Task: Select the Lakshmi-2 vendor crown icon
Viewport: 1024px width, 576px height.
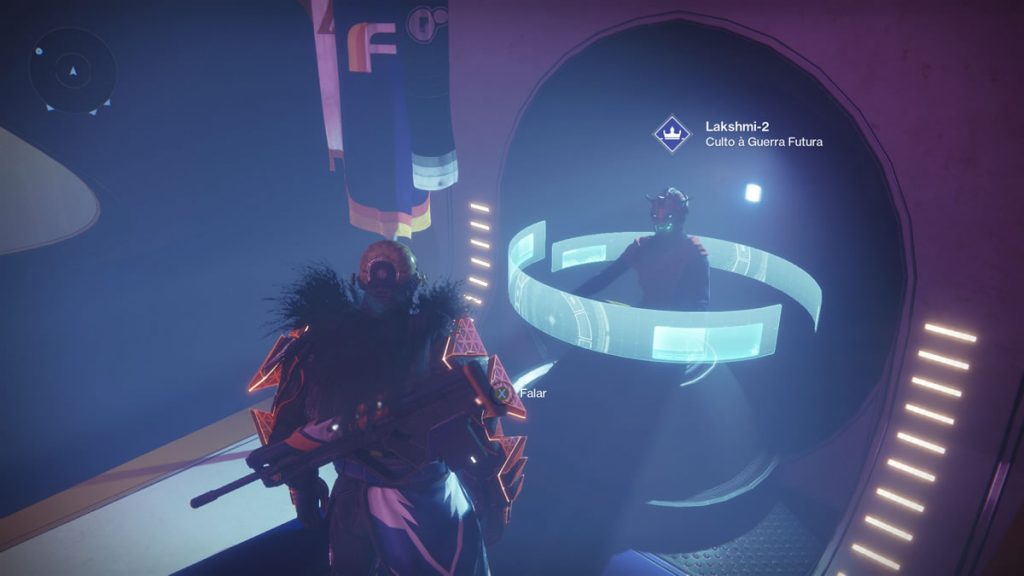Action: (672, 133)
